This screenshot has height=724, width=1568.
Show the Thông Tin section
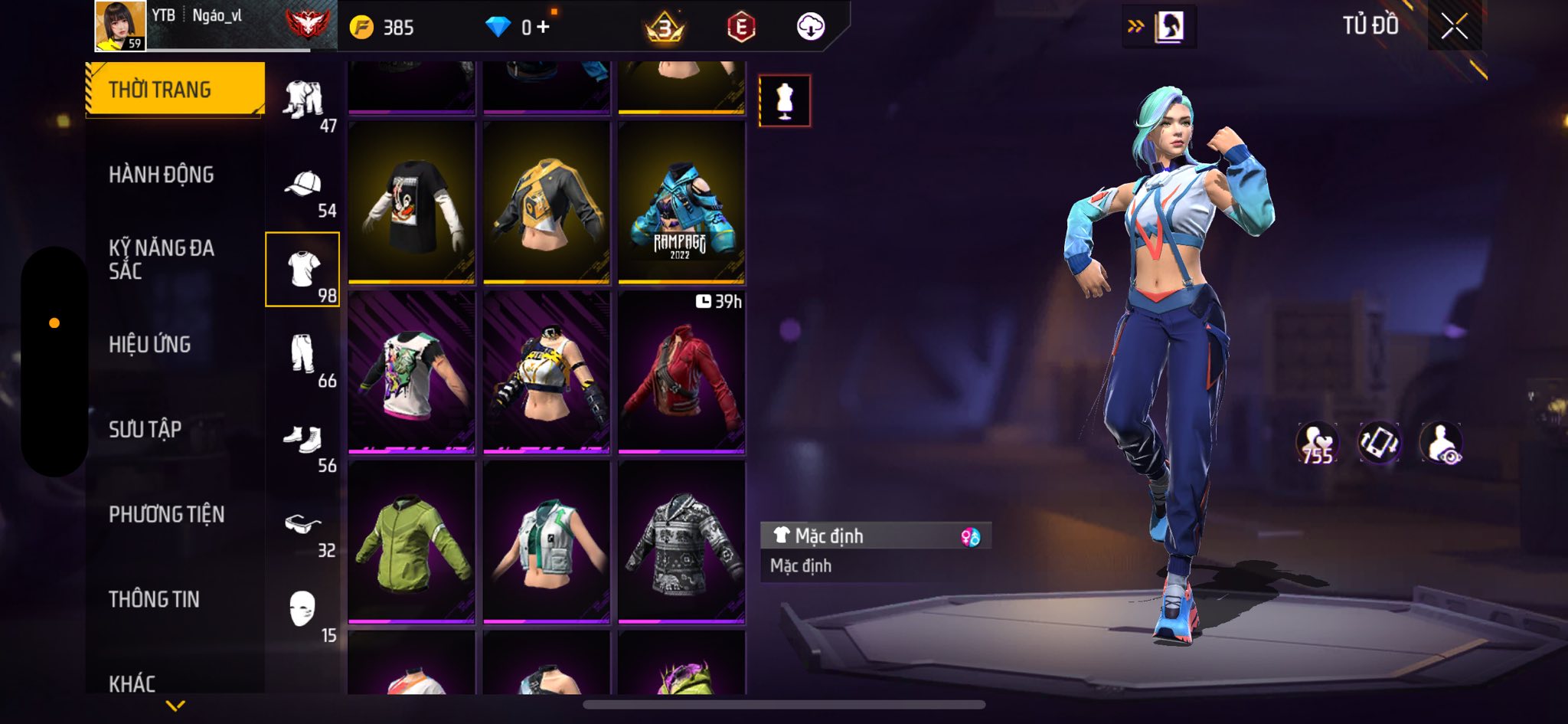(154, 599)
